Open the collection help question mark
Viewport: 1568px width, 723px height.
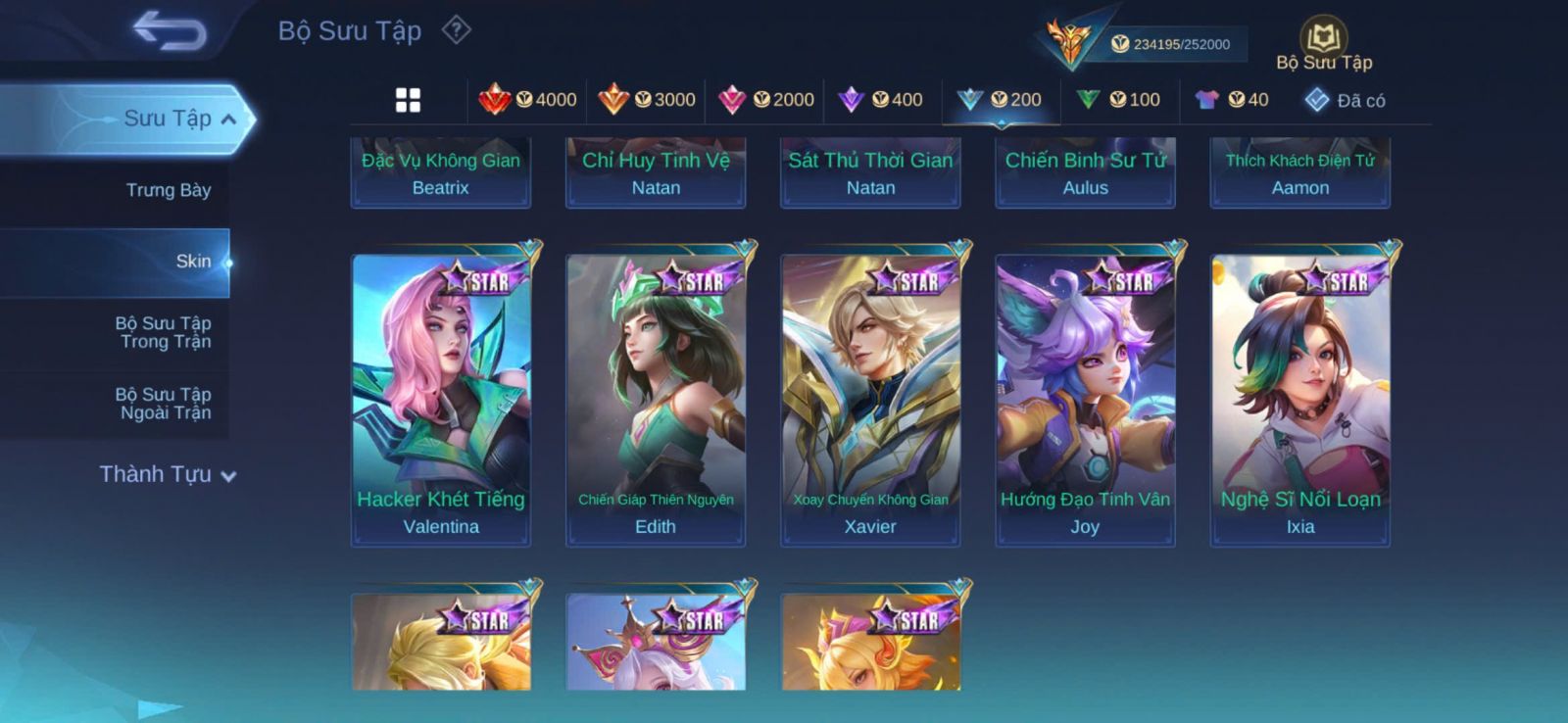tap(456, 30)
